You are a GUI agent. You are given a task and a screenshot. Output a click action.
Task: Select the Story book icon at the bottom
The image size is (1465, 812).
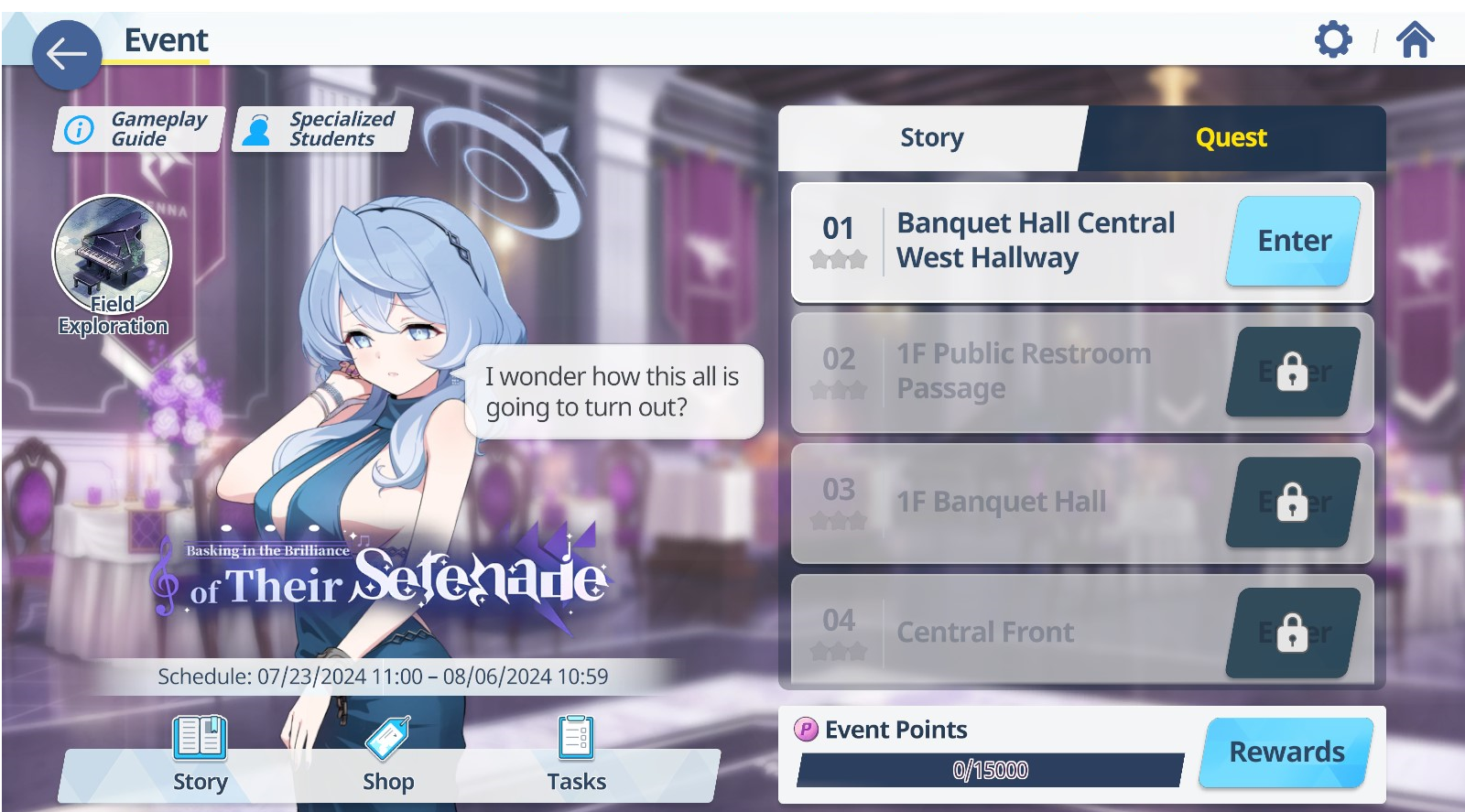(x=199, y=737)
